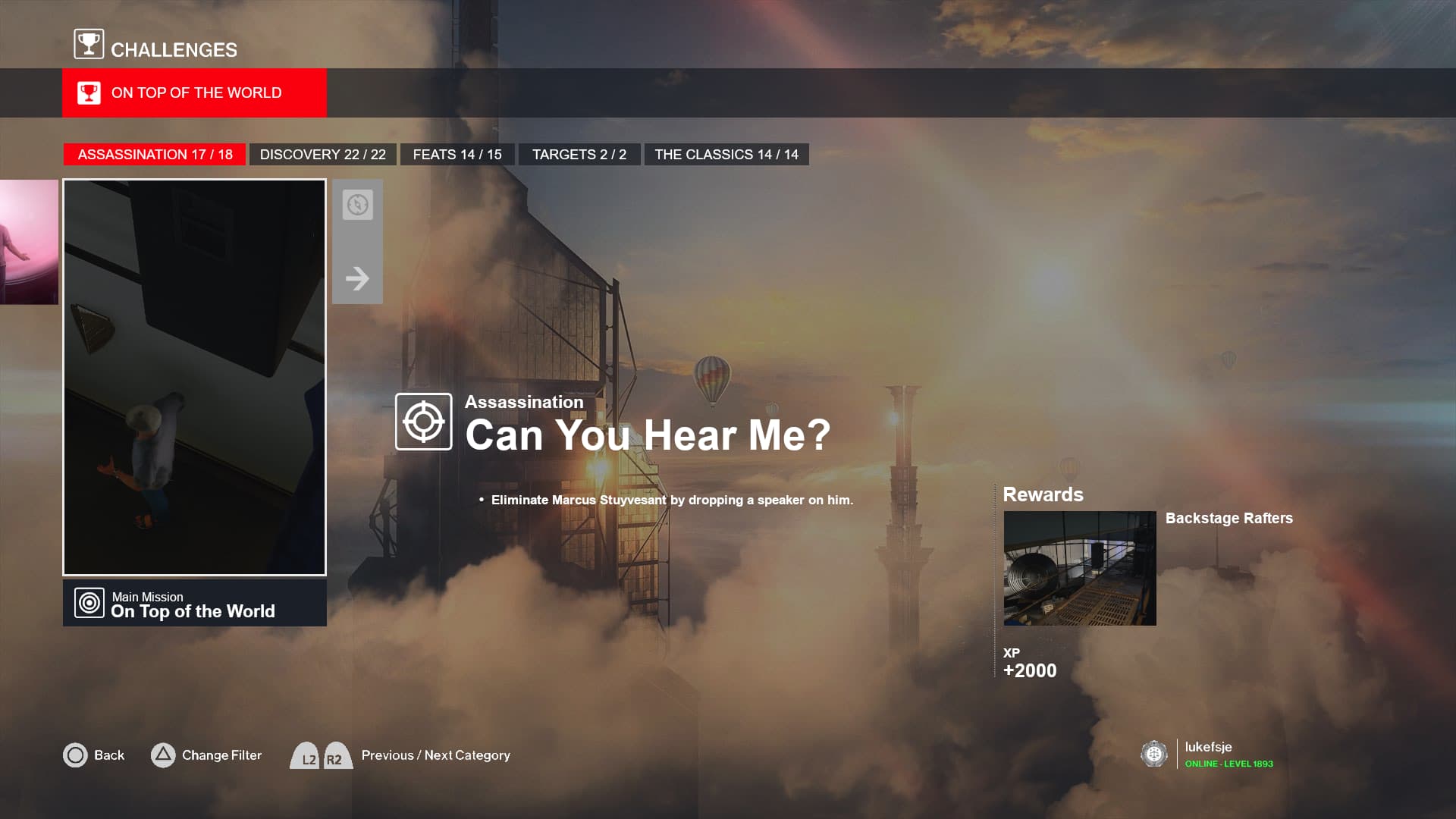This screenshot has width=1456, height=819.
Task: Open the lukefsje player profile
Action: tap(1207, 754)
